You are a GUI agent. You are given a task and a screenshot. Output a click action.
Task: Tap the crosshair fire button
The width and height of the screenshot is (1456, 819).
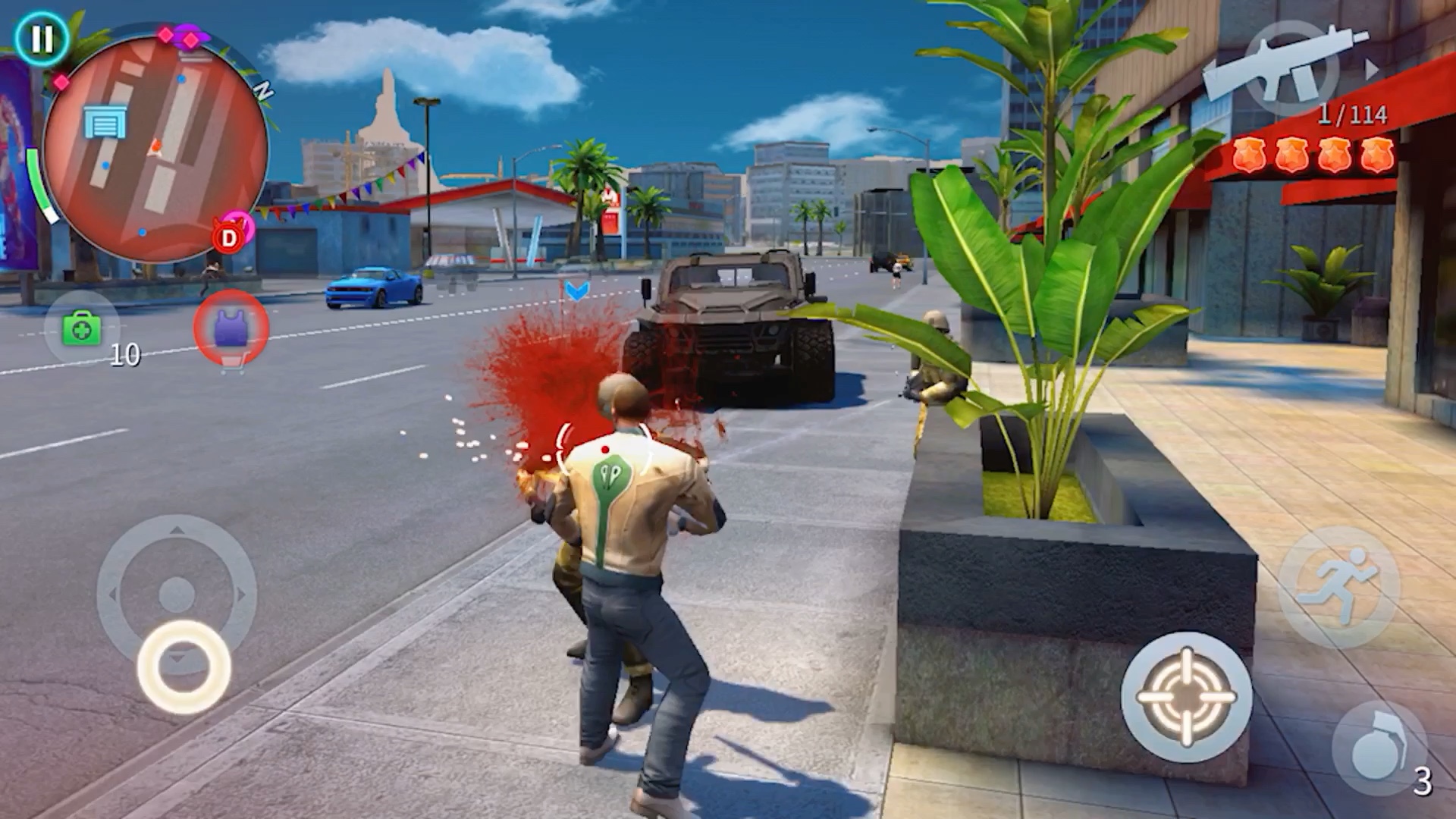1186,696
